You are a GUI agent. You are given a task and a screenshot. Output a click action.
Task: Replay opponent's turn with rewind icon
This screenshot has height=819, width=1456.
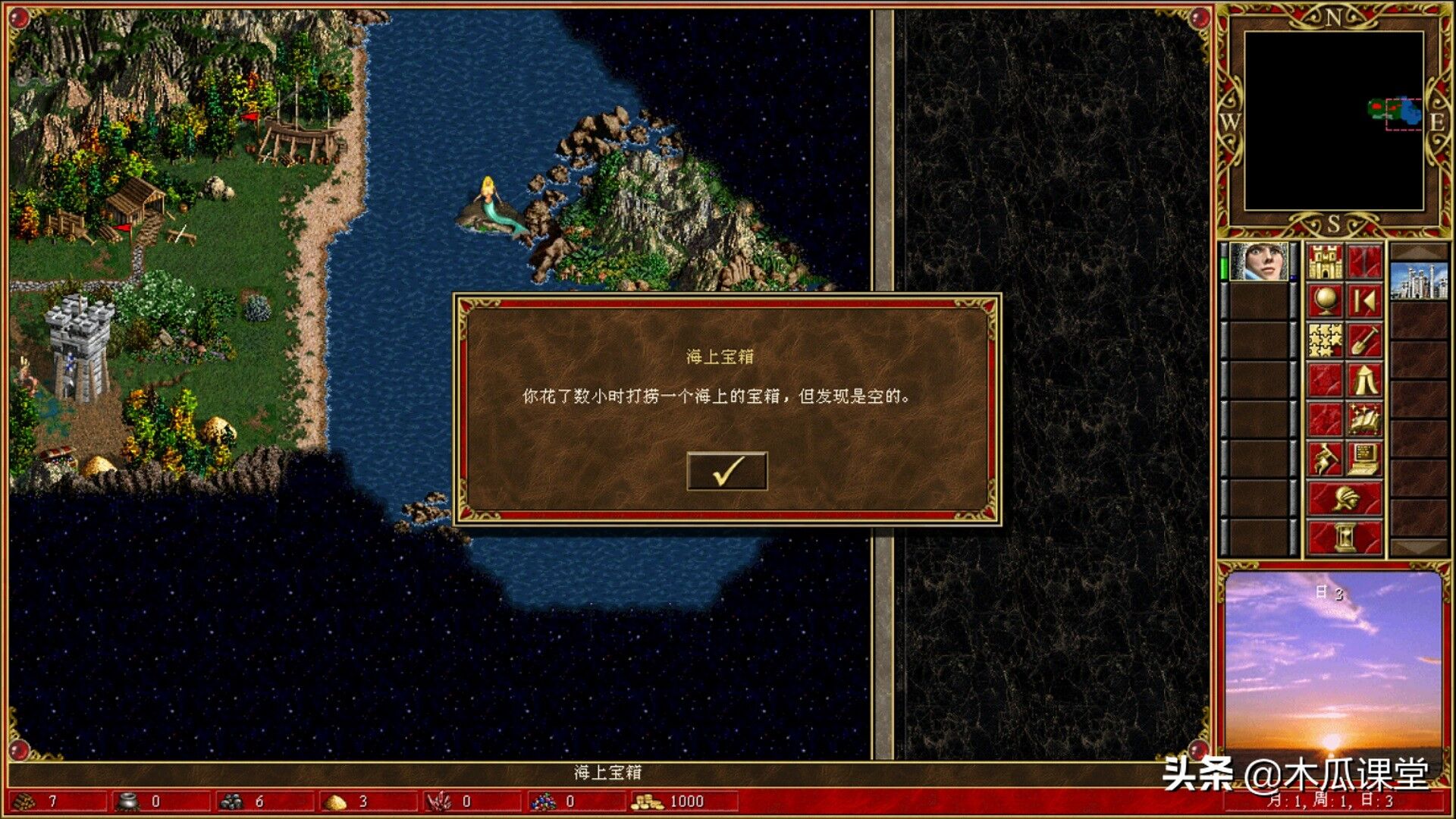point(1364,300)
